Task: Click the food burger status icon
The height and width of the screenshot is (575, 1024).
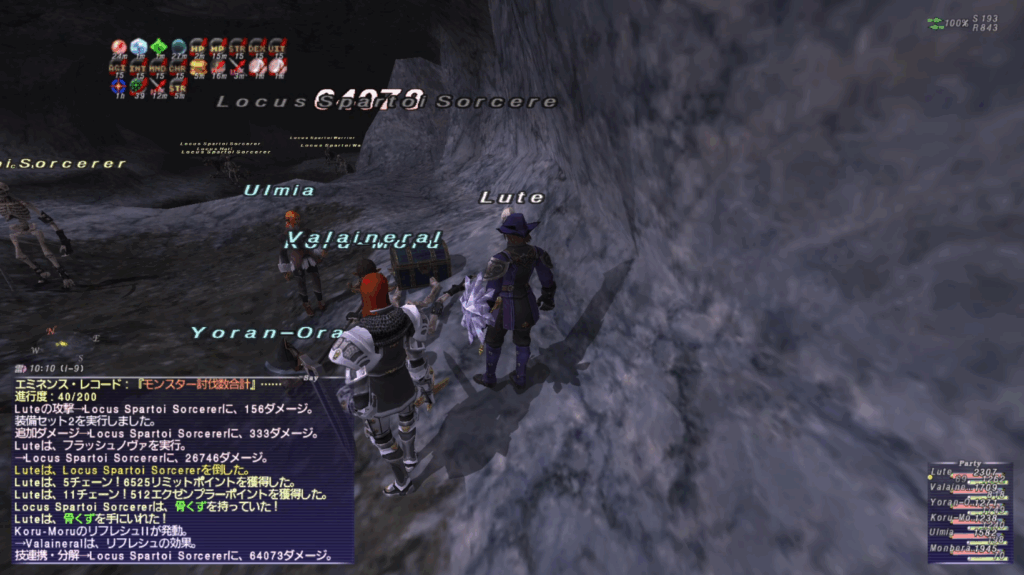Action: click(x=198, y=66)
